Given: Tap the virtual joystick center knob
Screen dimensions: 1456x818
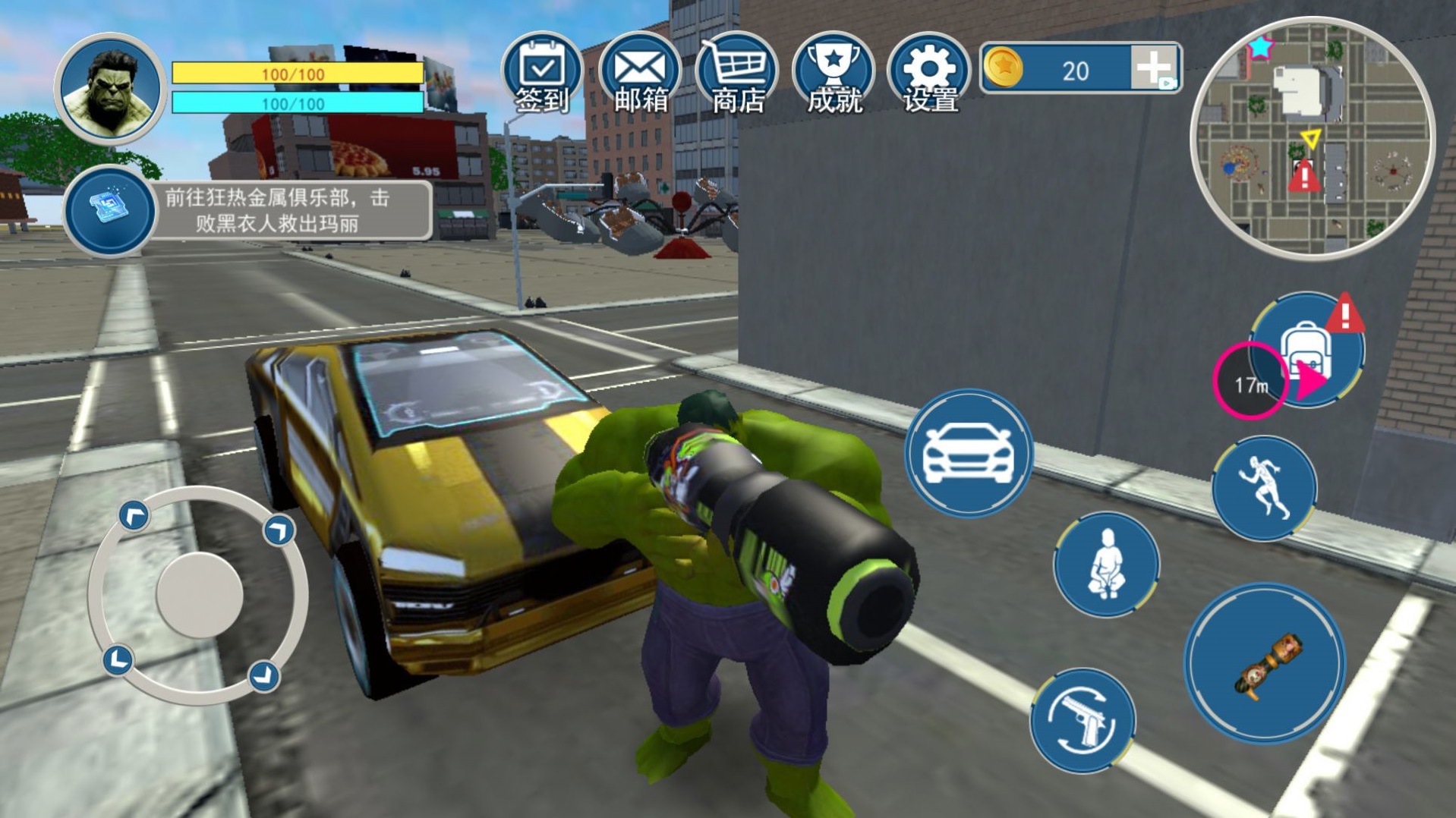Looking at the screenshot, I should click(x=199, y=594).
